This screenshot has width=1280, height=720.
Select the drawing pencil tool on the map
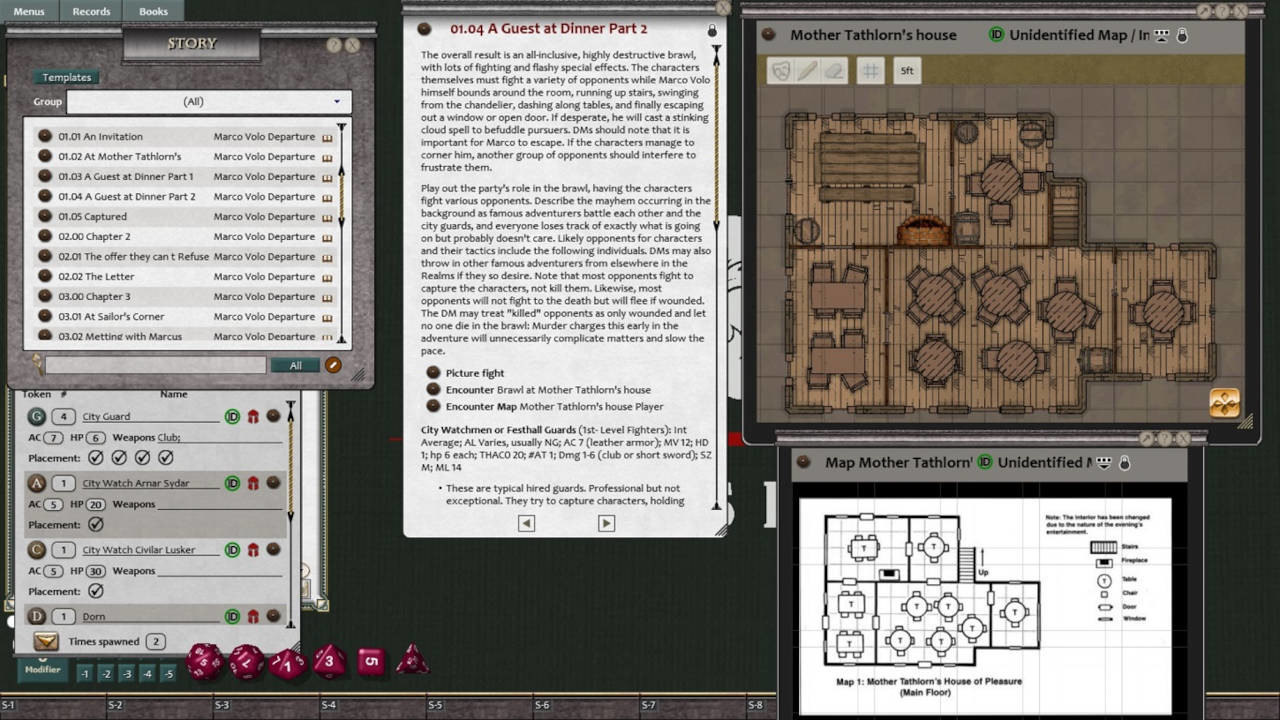tap(808, 70)
